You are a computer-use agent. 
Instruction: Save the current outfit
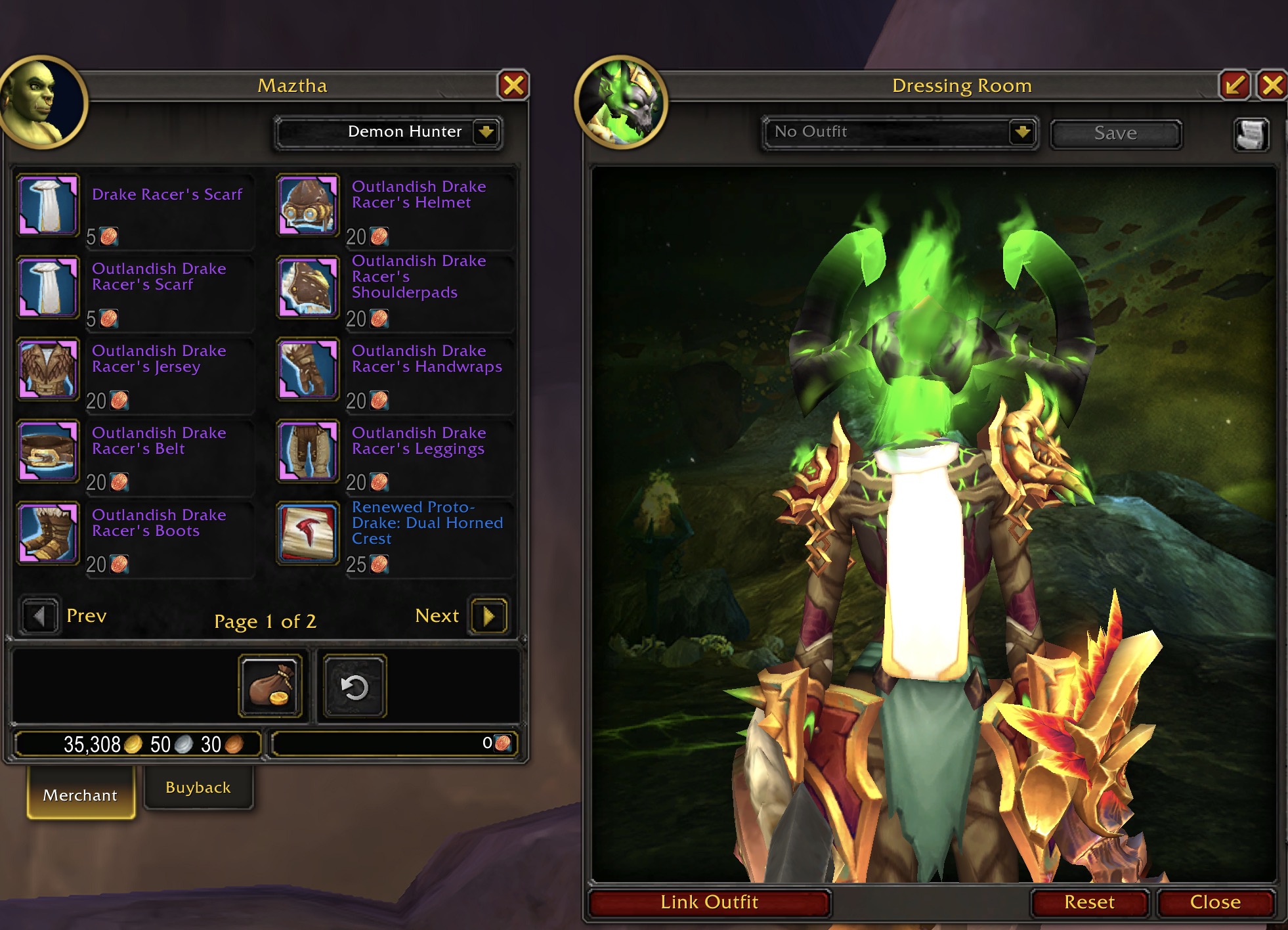[1115, 133]
